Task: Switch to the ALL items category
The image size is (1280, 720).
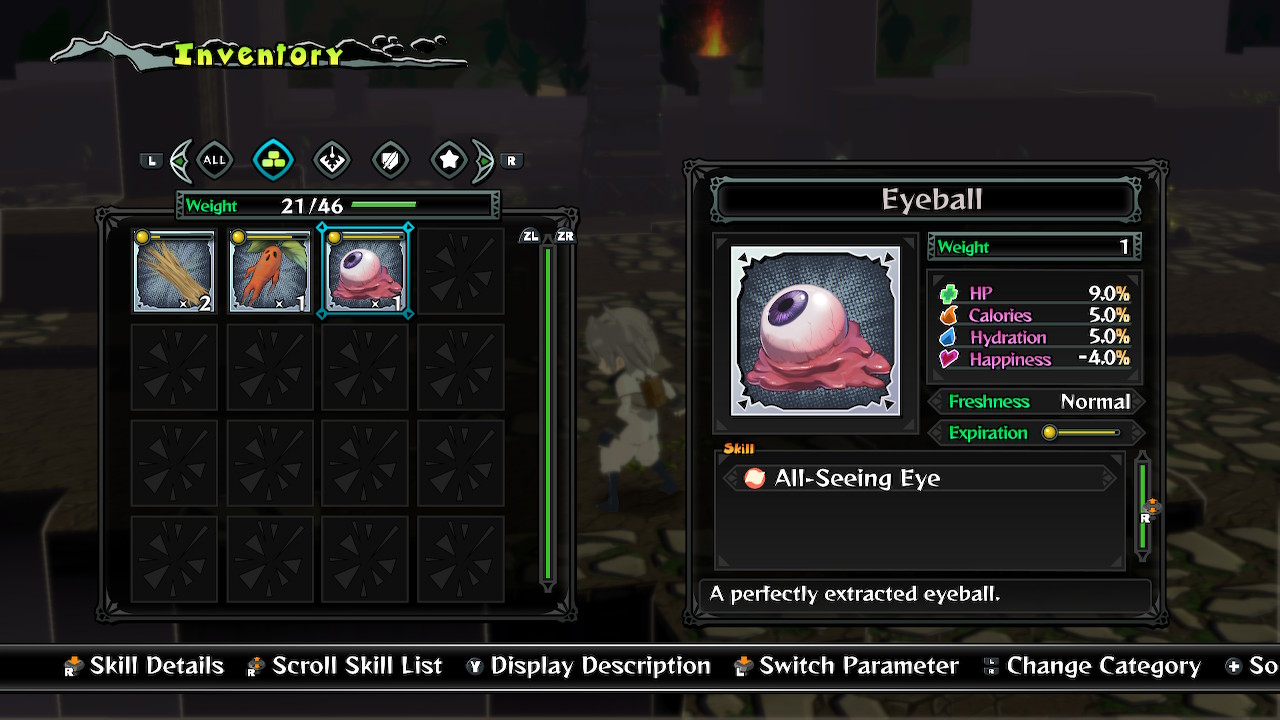Action: (x=214, y=160)
